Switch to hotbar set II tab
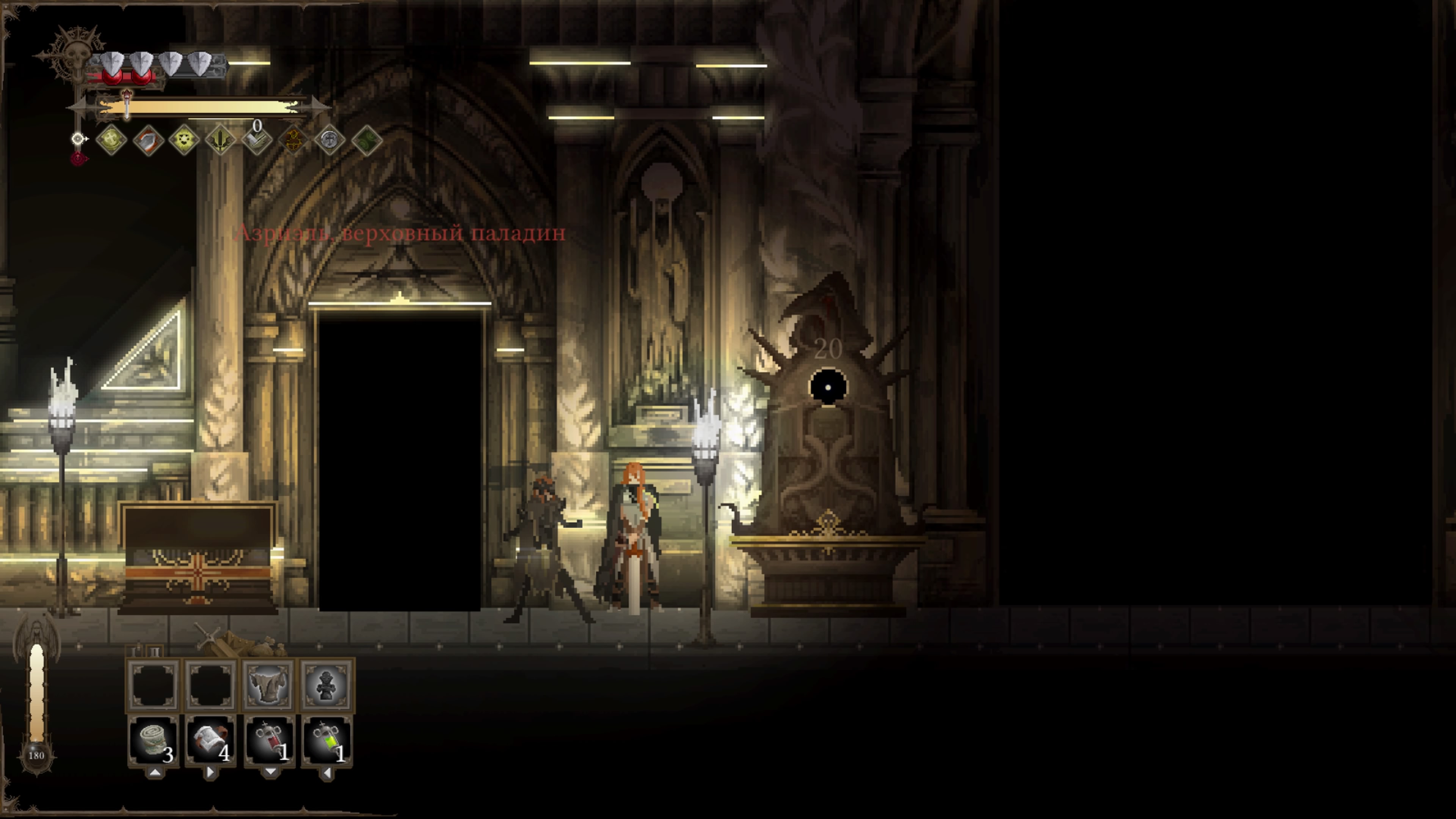 (x=154, y=652)
